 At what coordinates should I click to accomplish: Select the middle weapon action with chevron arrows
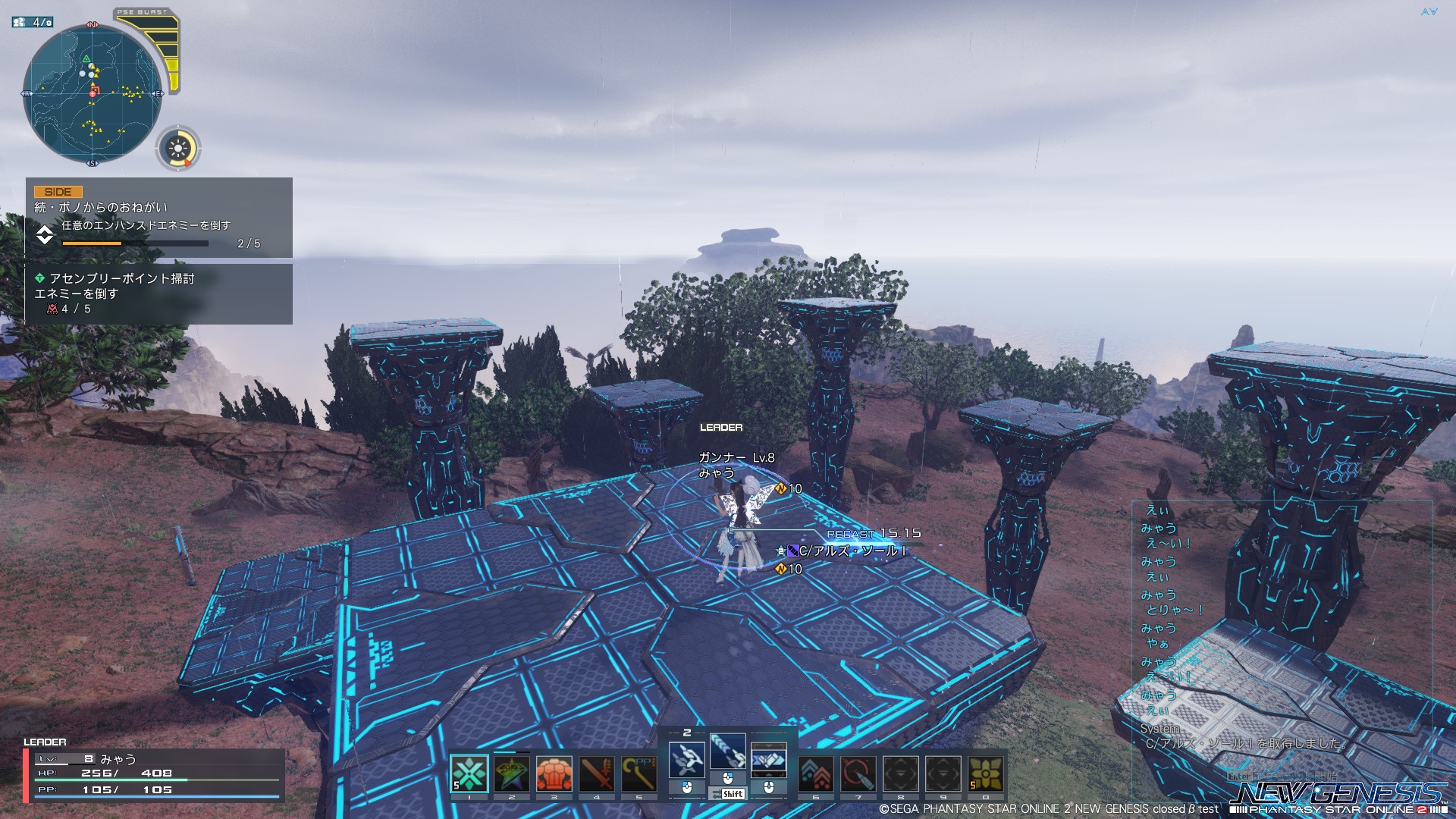728,752
